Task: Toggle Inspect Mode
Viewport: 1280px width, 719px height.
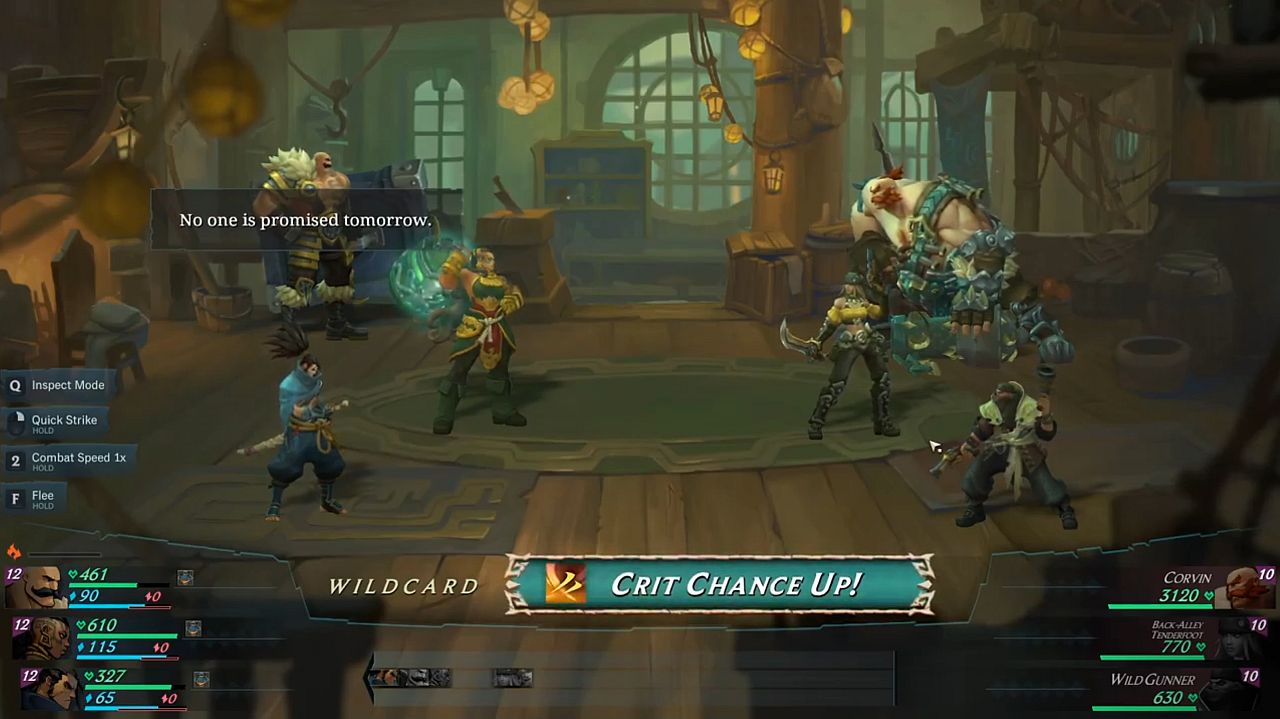Action: click(58, 385)
